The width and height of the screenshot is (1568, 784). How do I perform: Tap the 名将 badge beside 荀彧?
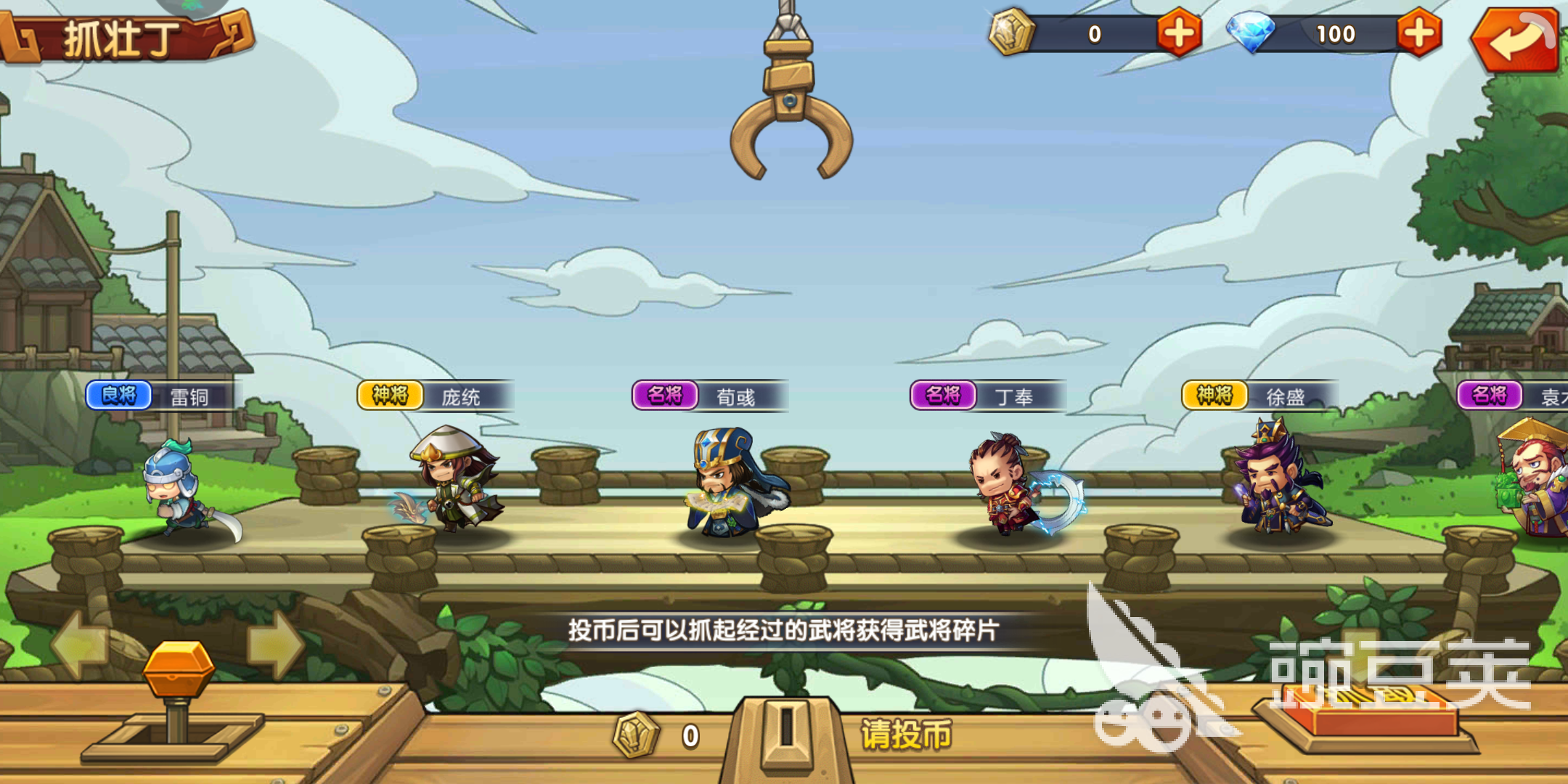click(666, 392)
